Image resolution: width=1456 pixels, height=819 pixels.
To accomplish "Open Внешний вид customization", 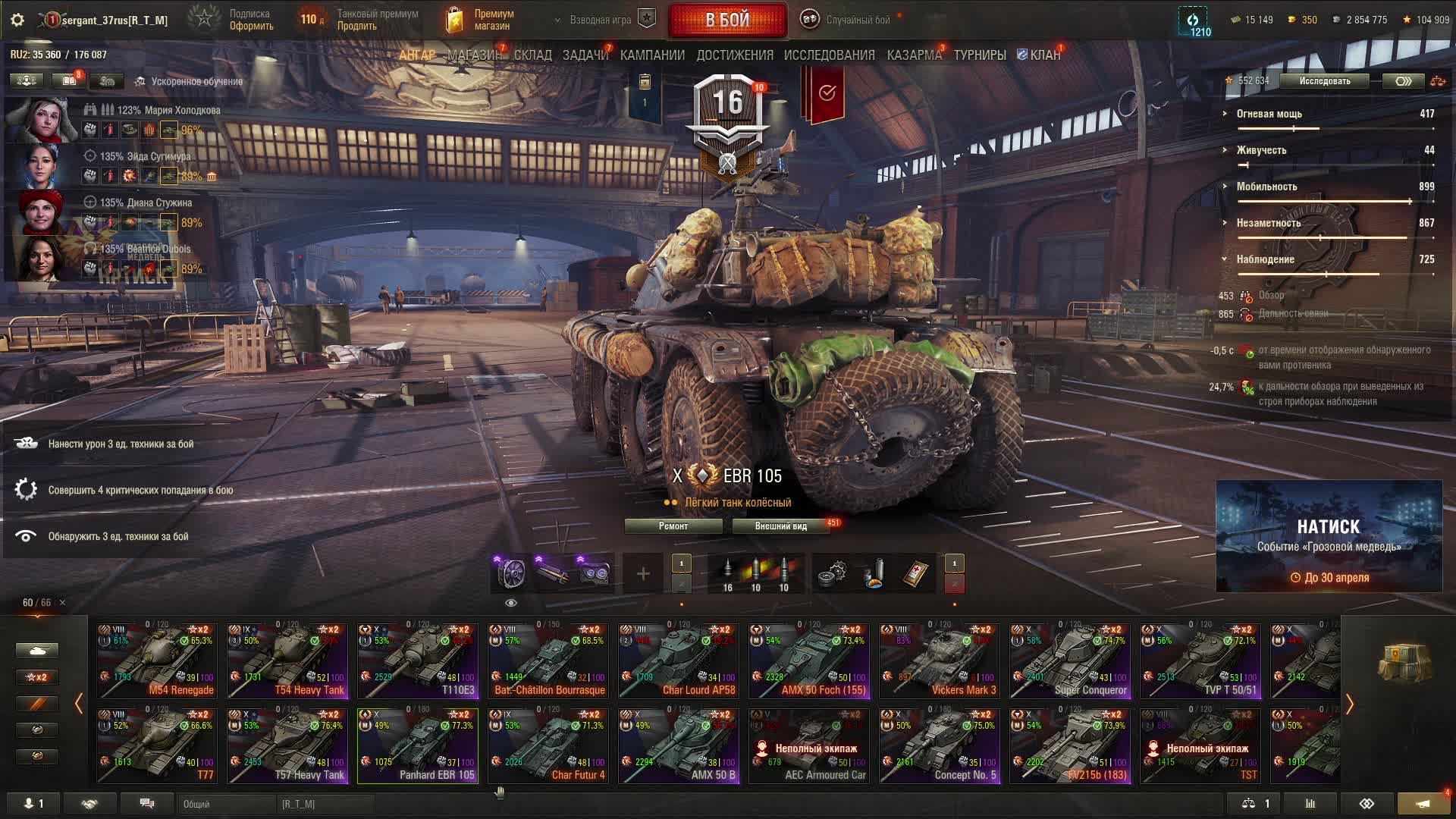I will click(x=780, y=526).
